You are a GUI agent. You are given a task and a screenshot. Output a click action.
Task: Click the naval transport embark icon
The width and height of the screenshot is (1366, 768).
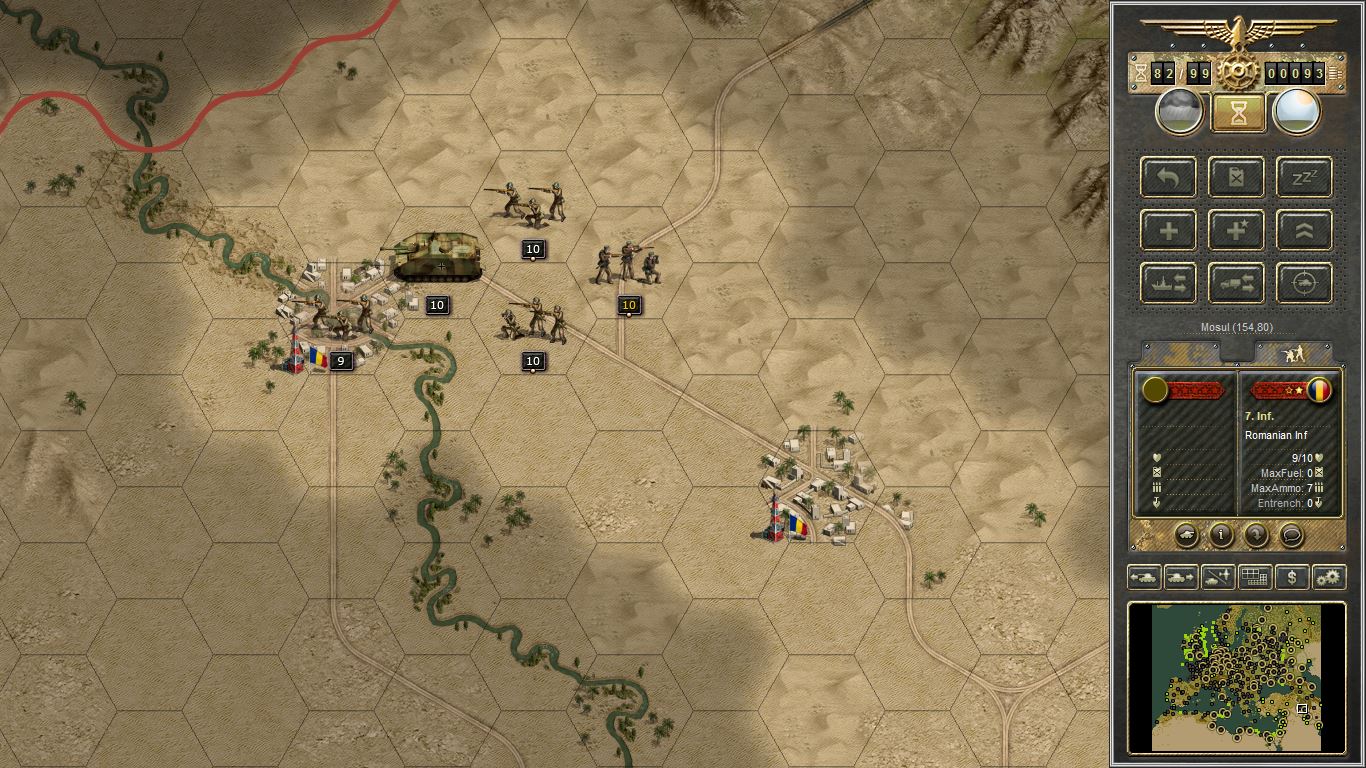point(1167,283)
